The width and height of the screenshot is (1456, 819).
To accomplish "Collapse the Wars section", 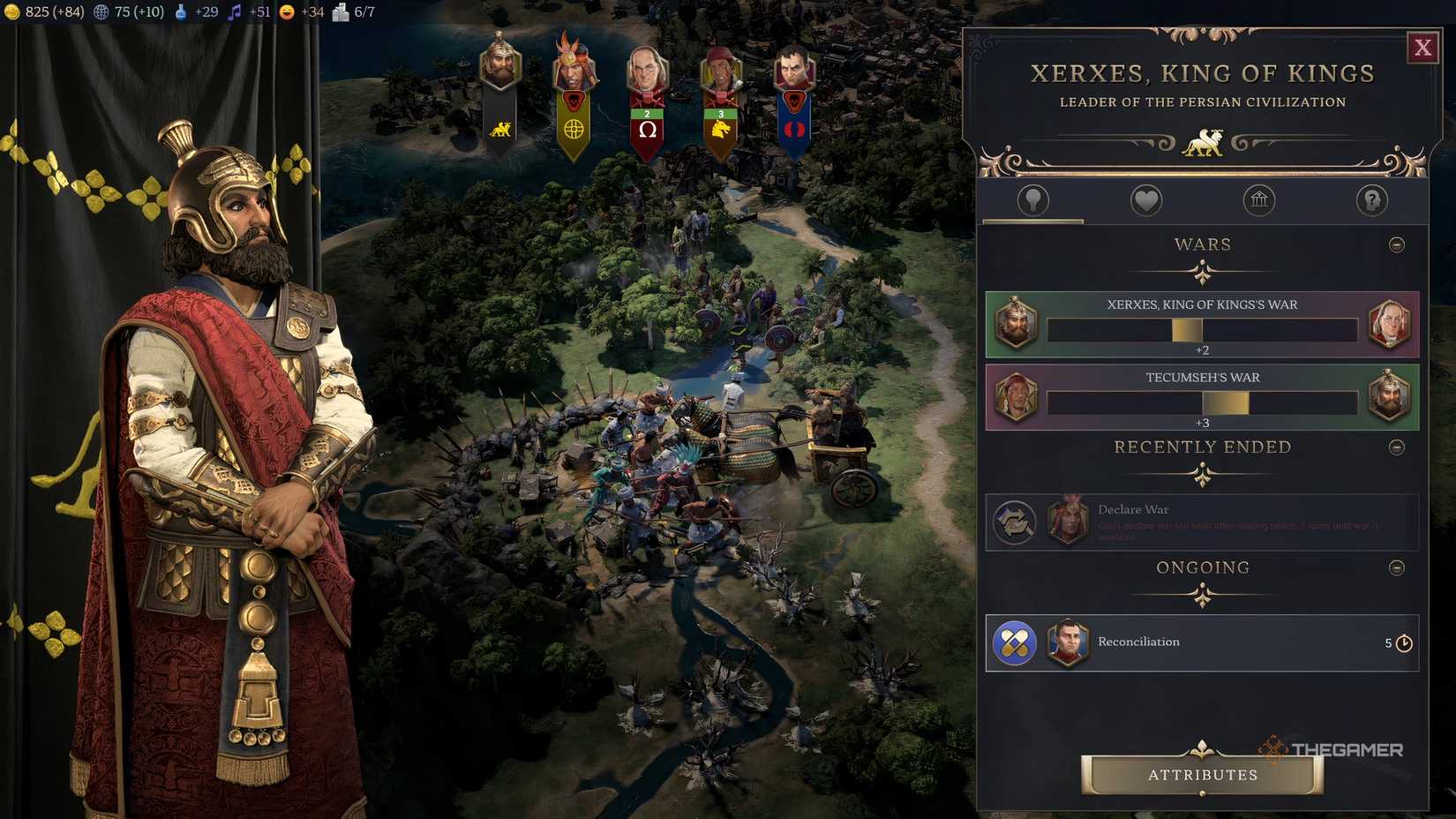I will pyautogui.click(x=1395, y=244).
